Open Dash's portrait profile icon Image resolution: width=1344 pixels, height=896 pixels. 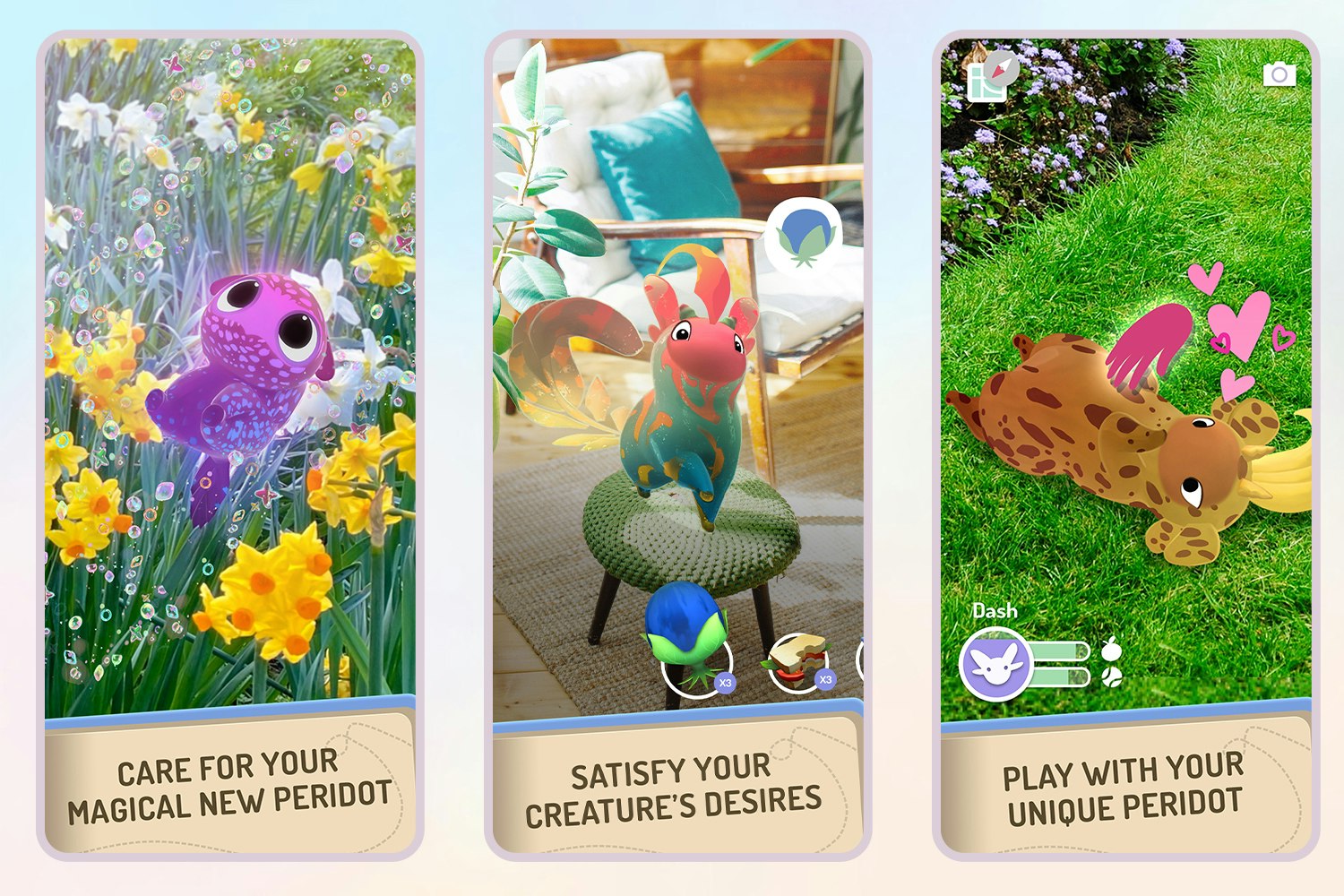pos(995,664)
